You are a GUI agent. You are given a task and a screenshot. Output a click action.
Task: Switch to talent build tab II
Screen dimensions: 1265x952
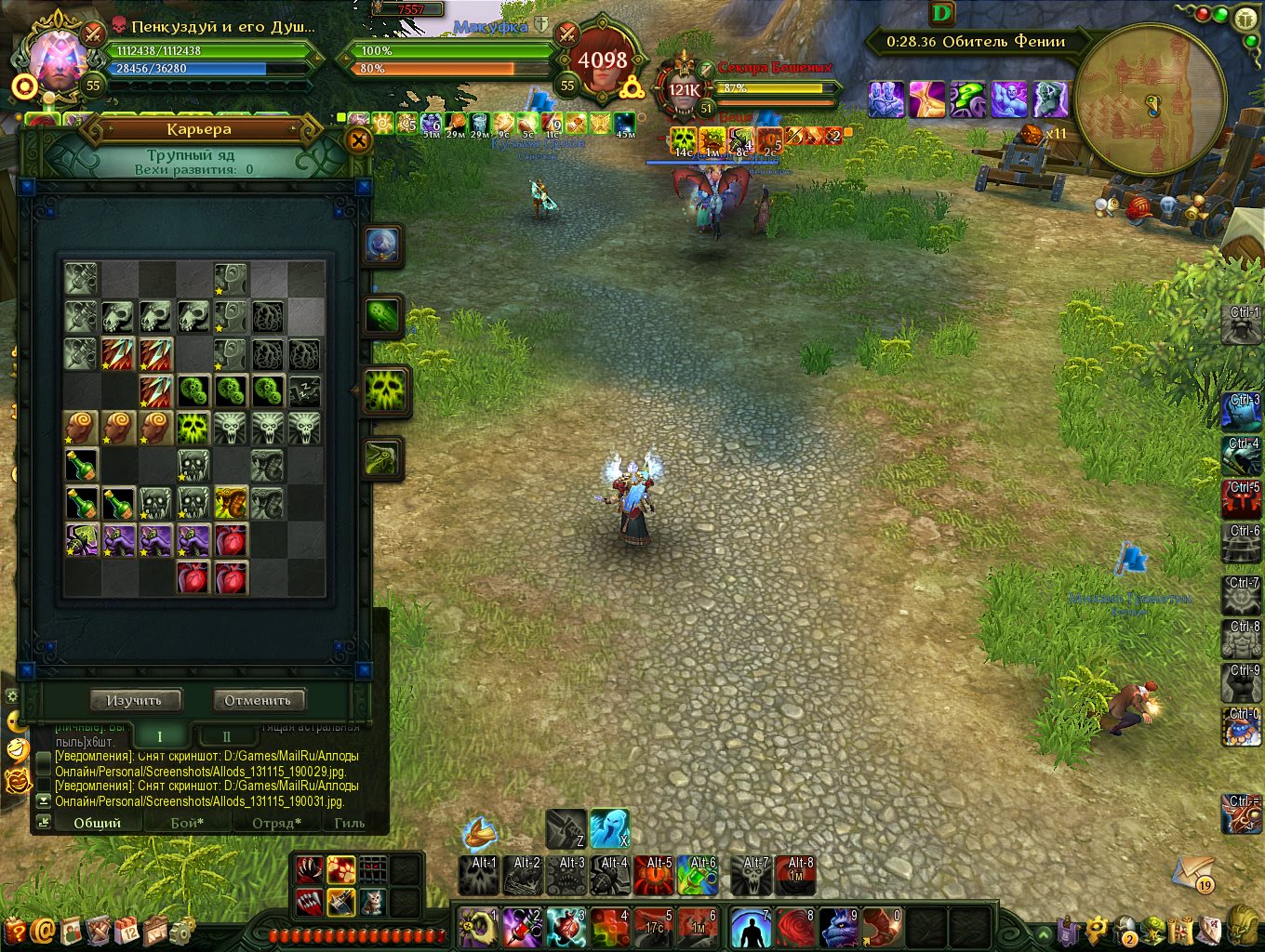point(226,736)
